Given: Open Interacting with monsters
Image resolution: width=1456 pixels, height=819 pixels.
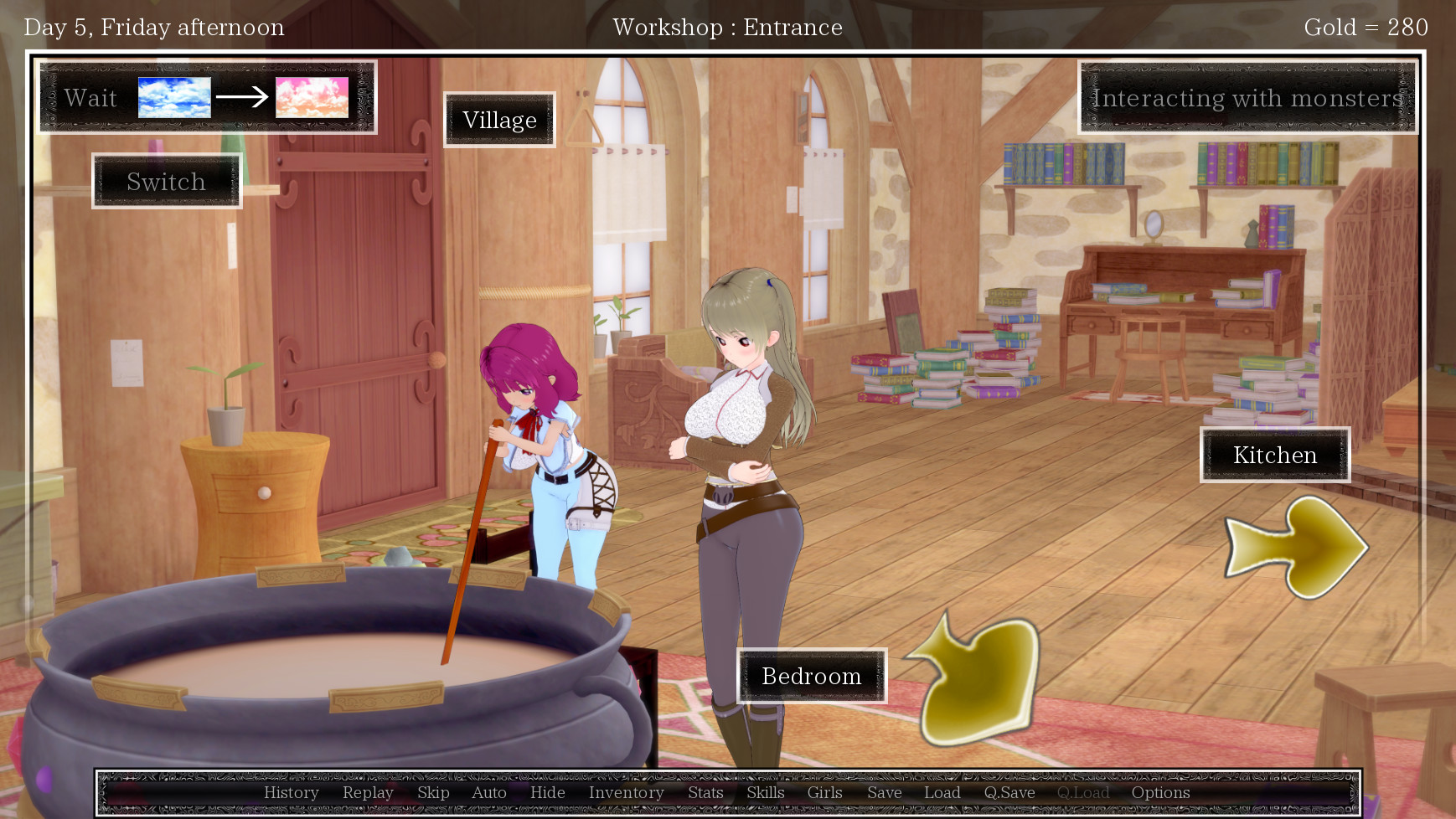Looking at the screenshot, I should click(1247, 97).
